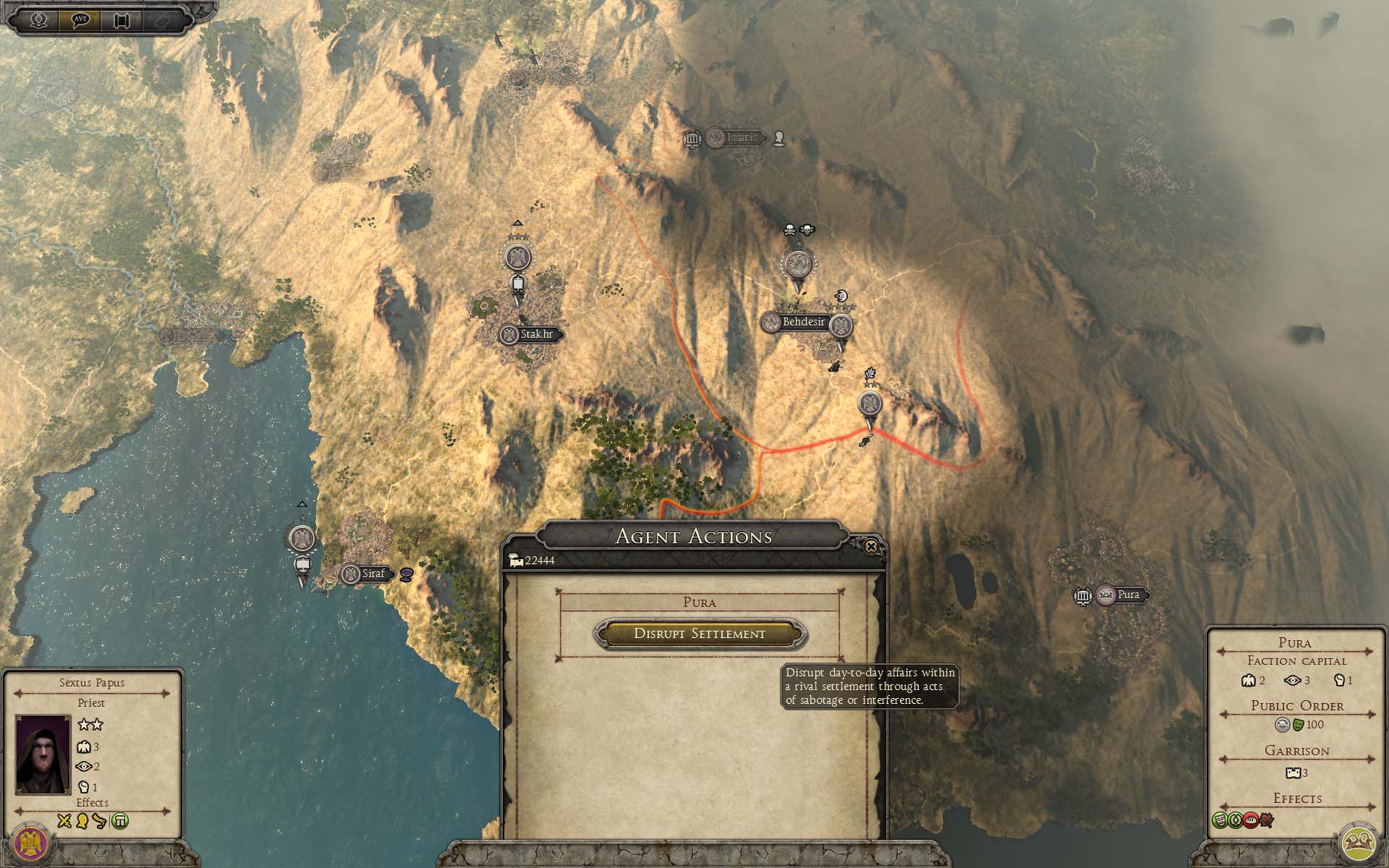Viewport: 1389px width, 868px height.
Task: Click the brown maple leaf effect icon
Action: pyautogui.click(x=1265, y=821)
